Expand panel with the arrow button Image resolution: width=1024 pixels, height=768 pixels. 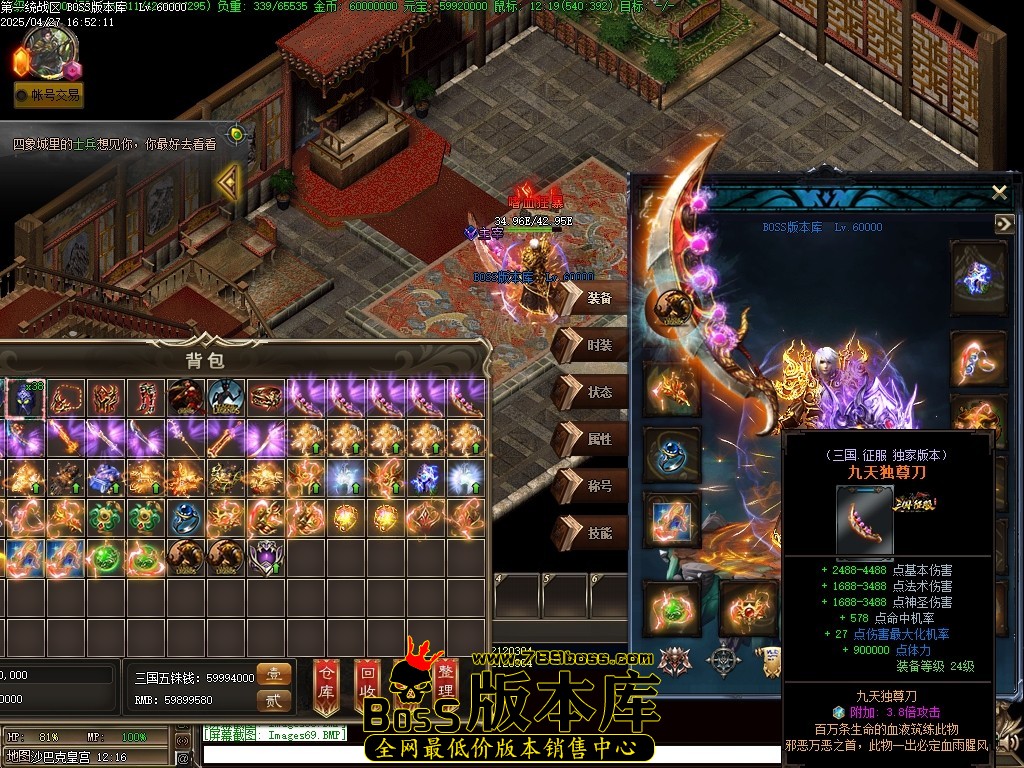[1004, 225]
